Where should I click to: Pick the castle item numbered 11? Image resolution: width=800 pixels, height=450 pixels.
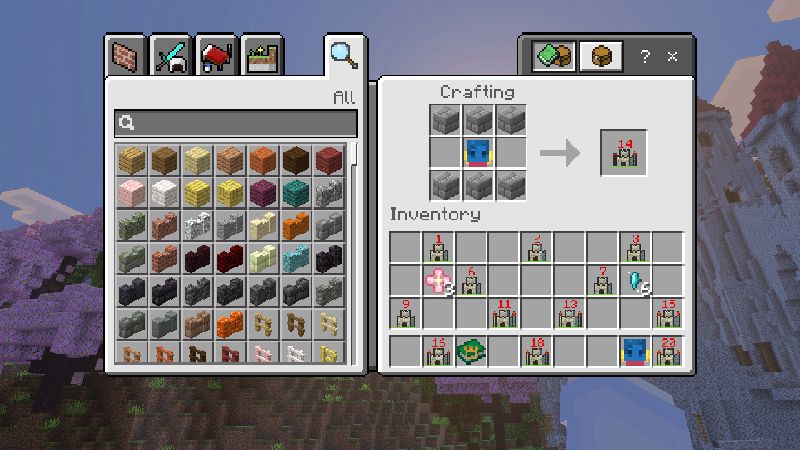(503, 314)
